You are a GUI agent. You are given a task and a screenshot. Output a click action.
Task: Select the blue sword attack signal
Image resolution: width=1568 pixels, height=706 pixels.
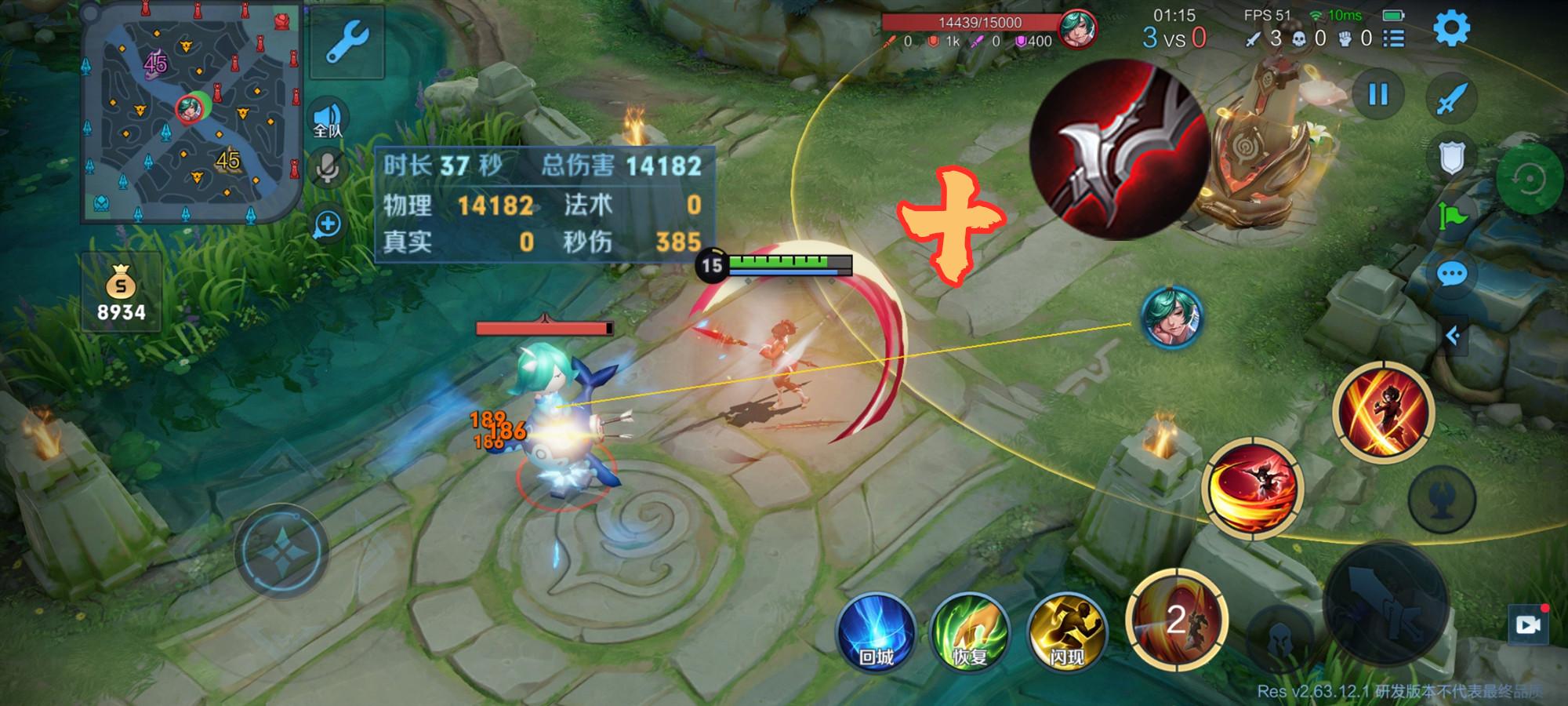click(x=1451, y=100)
